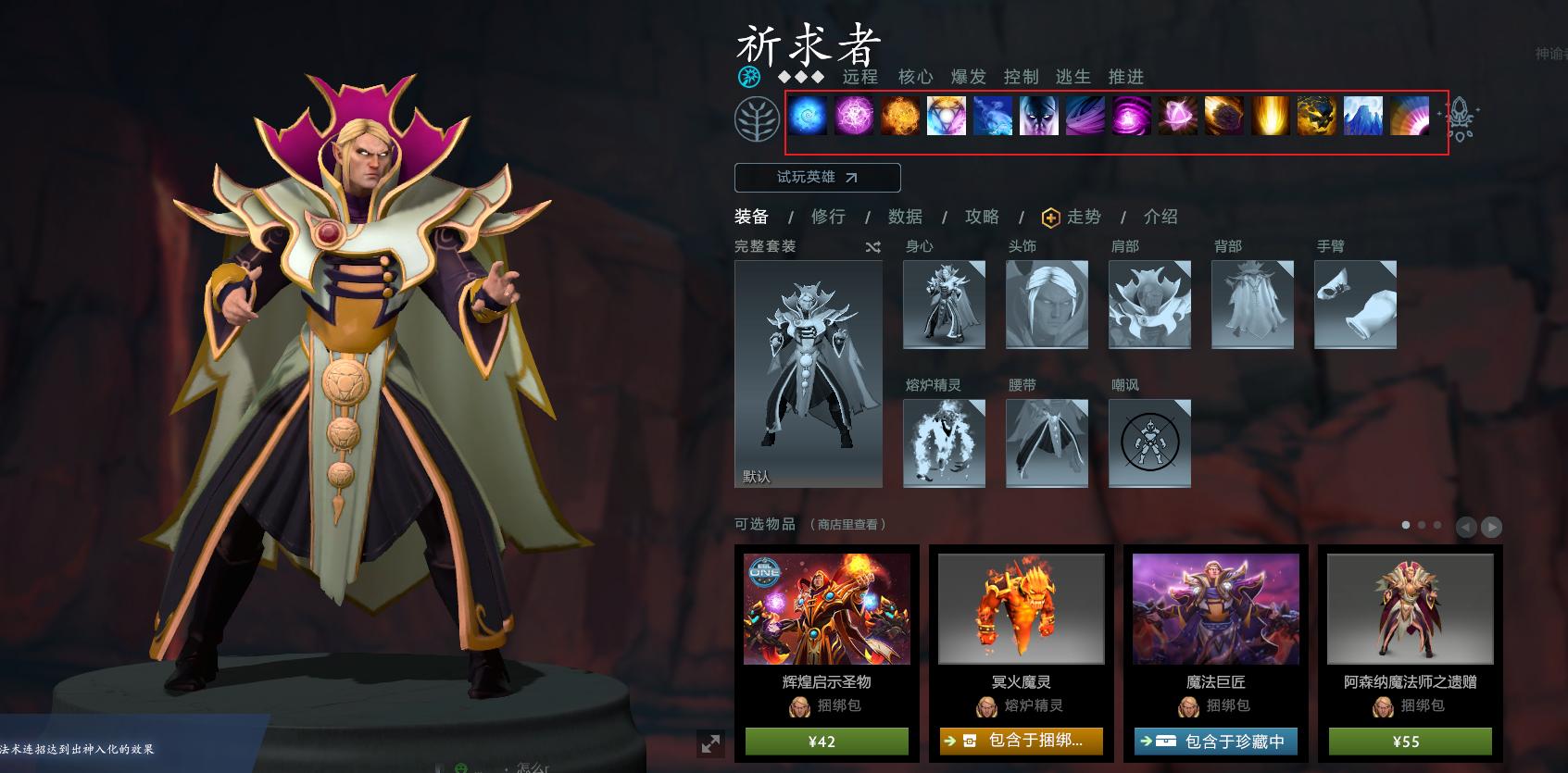
Task: Open the 头饰 head equipment slot
Action: tap(1047, 305)
